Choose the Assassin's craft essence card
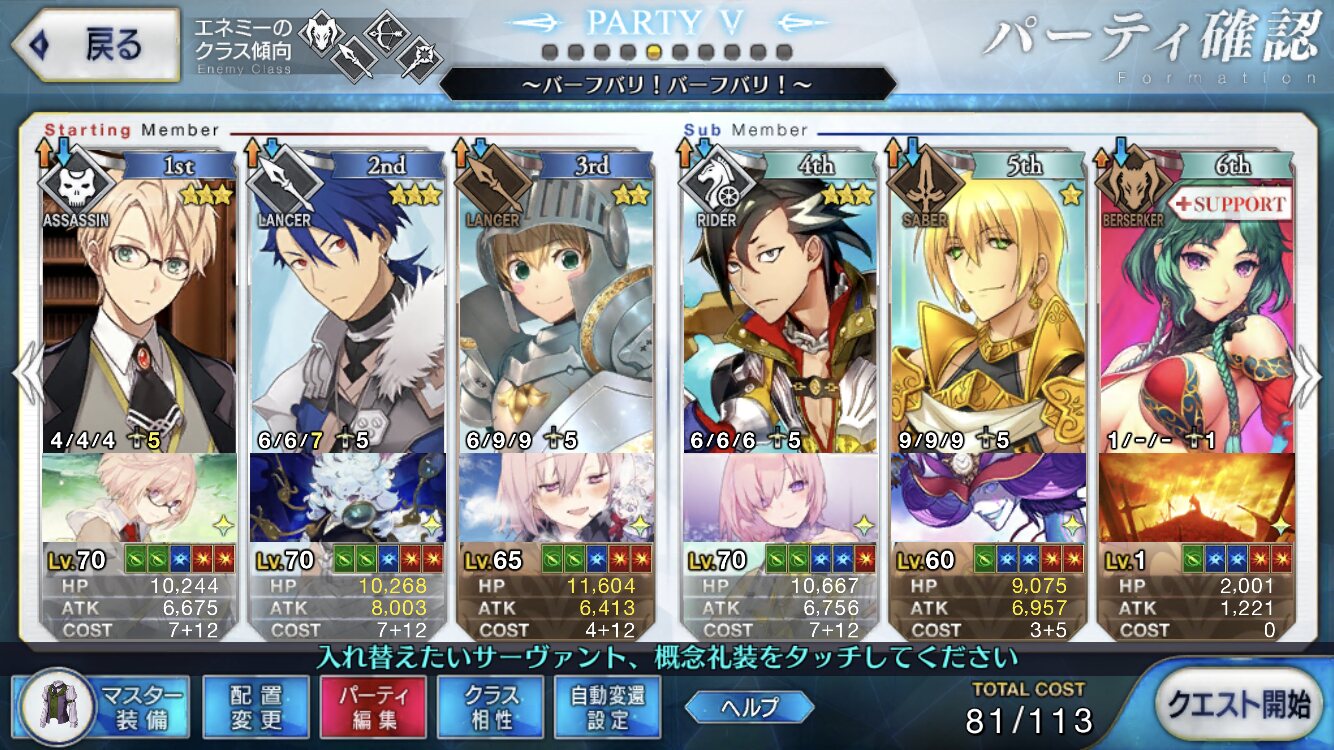This screenshot has height=750, width=1334. [140, 497]
